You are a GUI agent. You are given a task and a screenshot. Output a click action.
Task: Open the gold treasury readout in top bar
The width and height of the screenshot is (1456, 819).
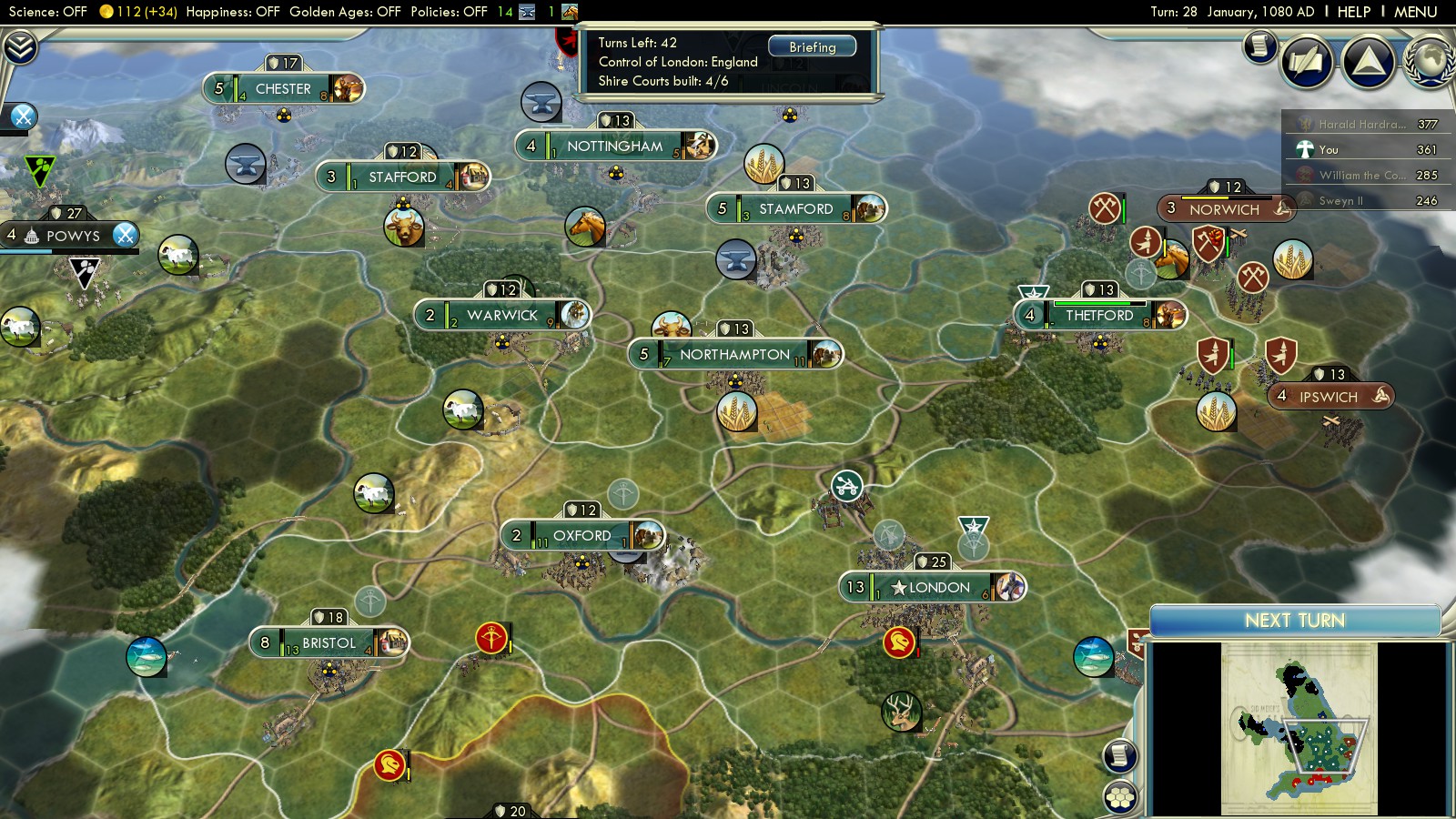pyautogui.click(x=139, y=12)
